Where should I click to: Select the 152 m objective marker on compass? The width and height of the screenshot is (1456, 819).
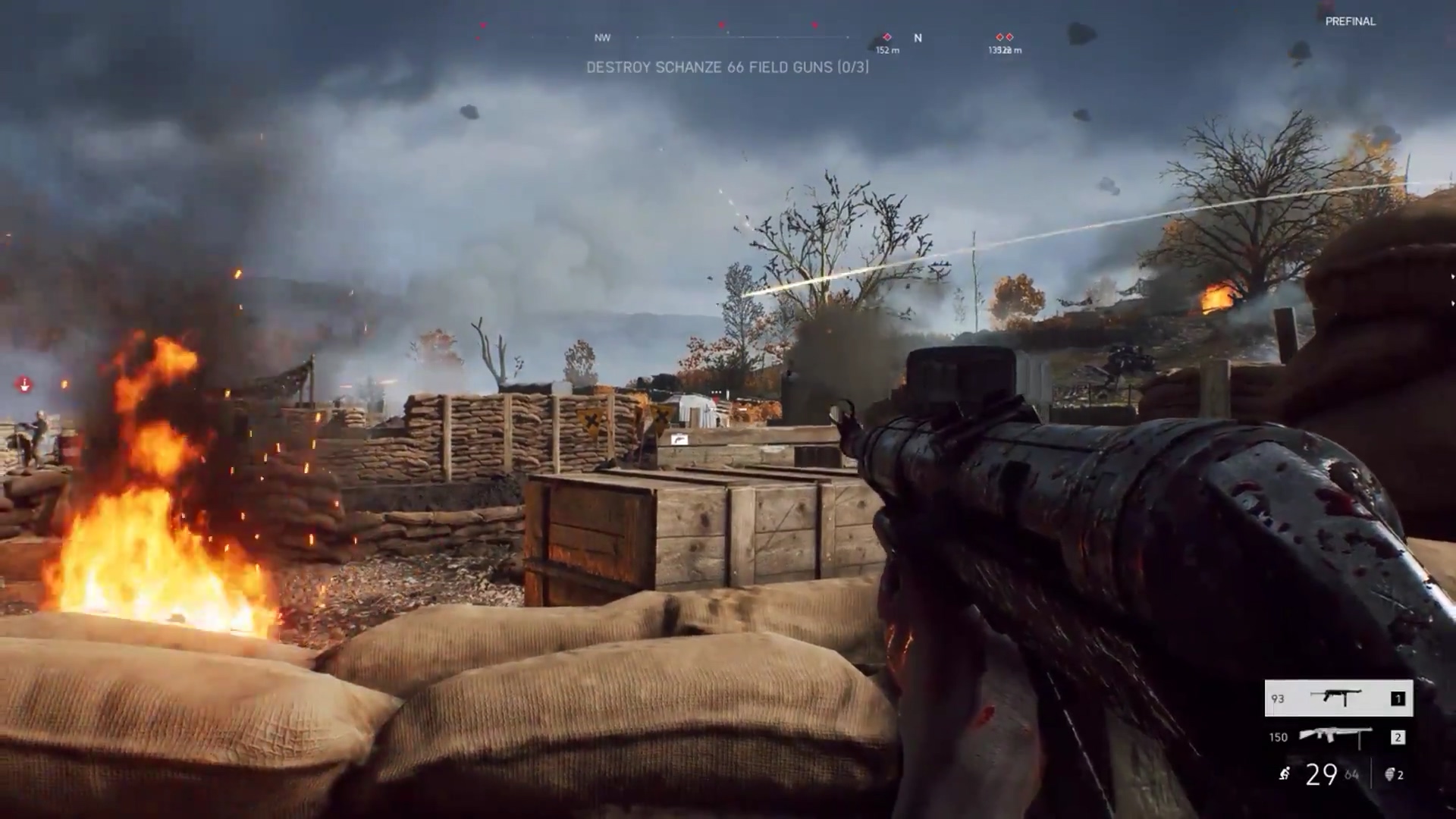[x=887, y=37]
